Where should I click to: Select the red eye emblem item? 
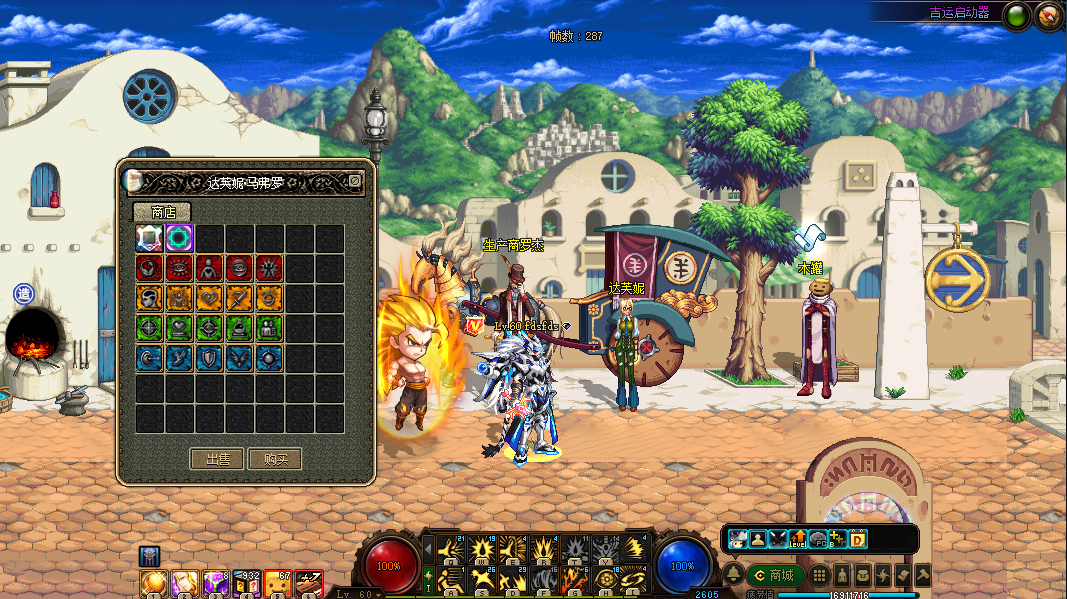[x=180, y=268]
